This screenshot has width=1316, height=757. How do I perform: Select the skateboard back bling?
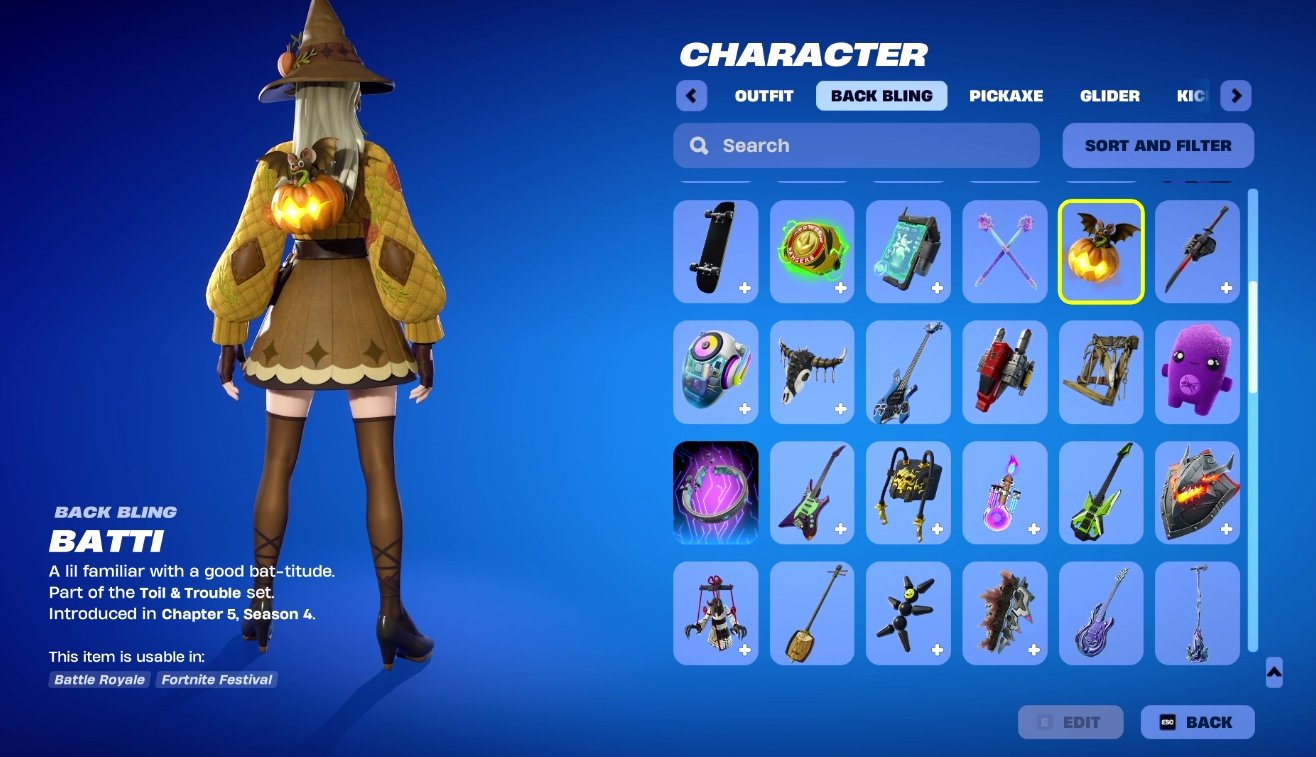(715, 251)
